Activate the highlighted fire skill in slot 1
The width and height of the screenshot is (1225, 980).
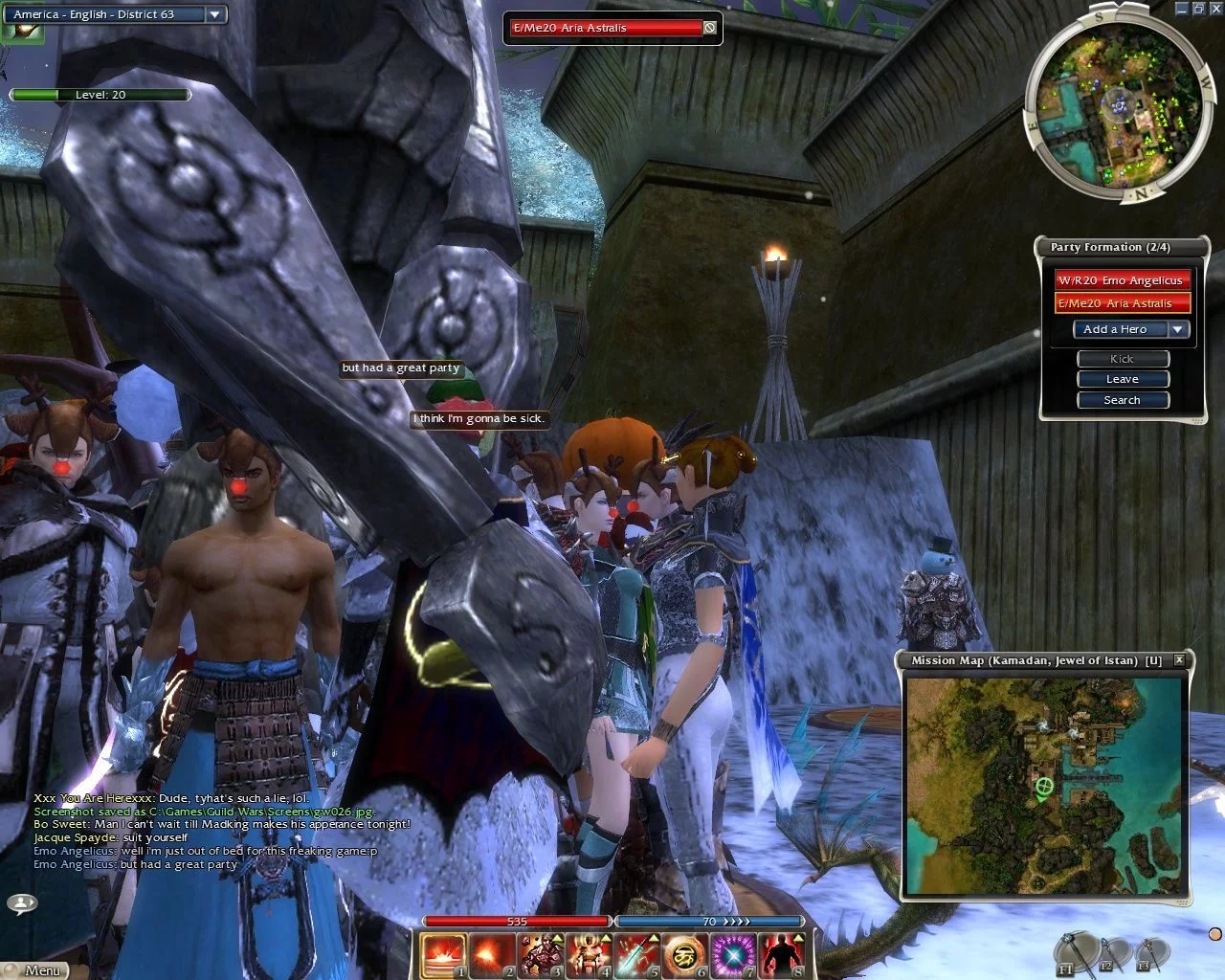pos(444,955)
